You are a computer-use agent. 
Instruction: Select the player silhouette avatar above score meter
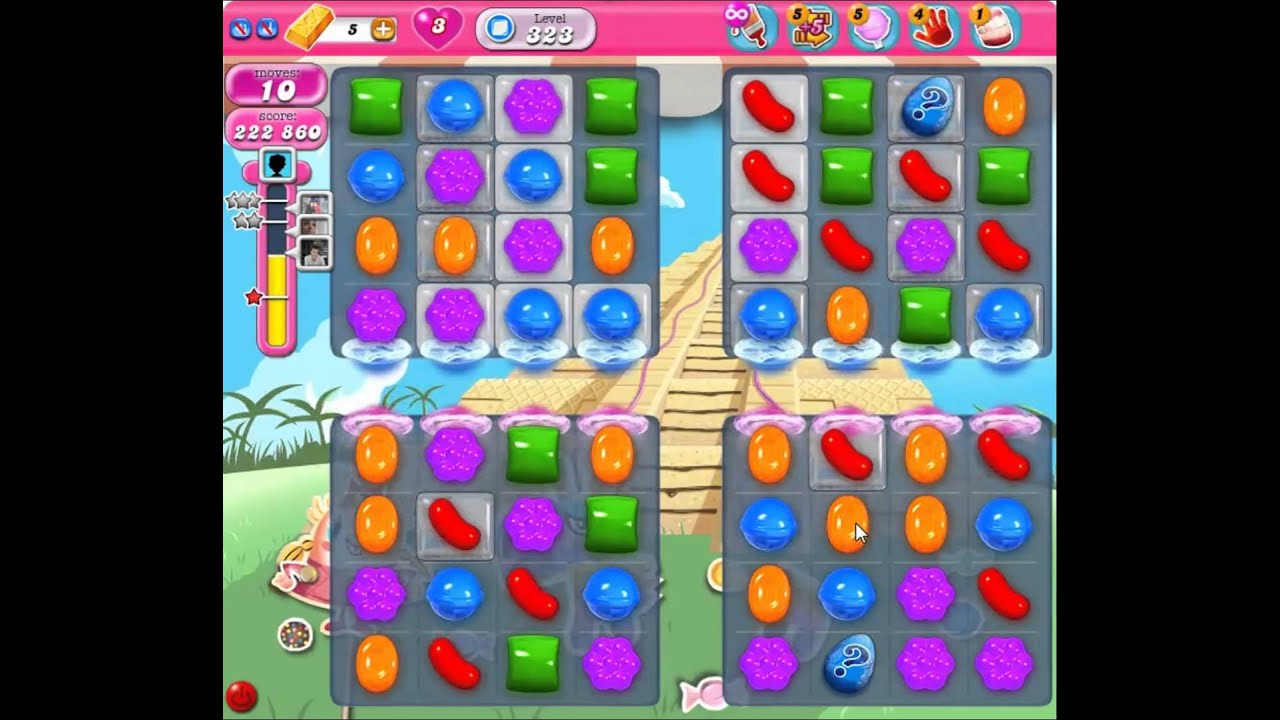[277, 165]
